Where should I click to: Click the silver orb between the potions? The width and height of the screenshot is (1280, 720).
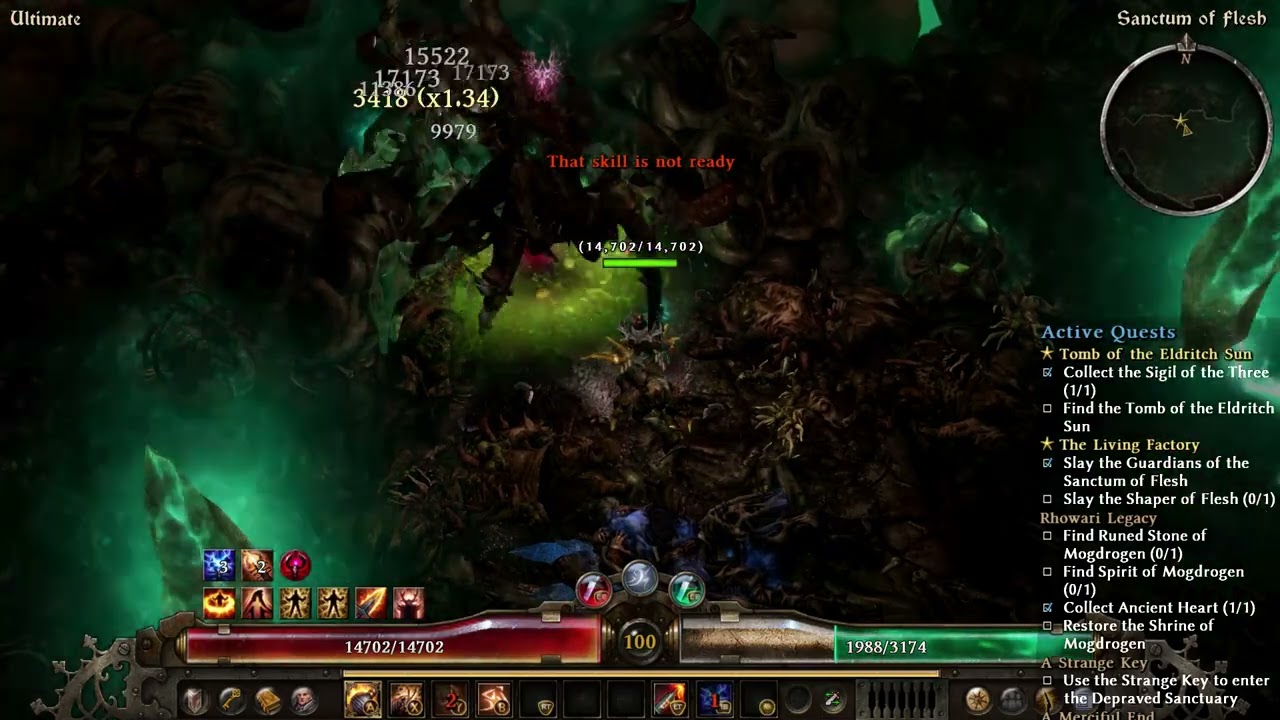640,577
